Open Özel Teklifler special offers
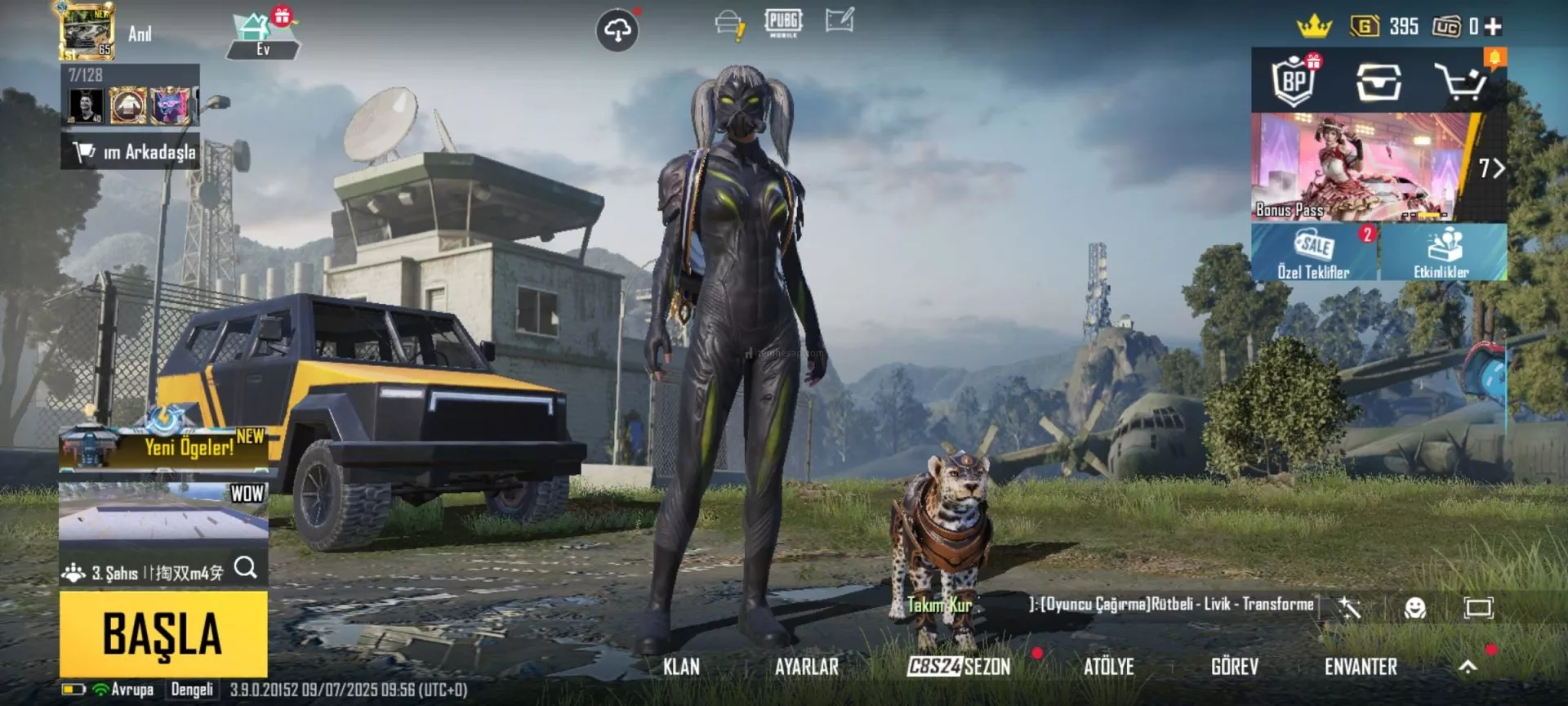Viewport: 1568px width, 706px height. point(1314,253)
